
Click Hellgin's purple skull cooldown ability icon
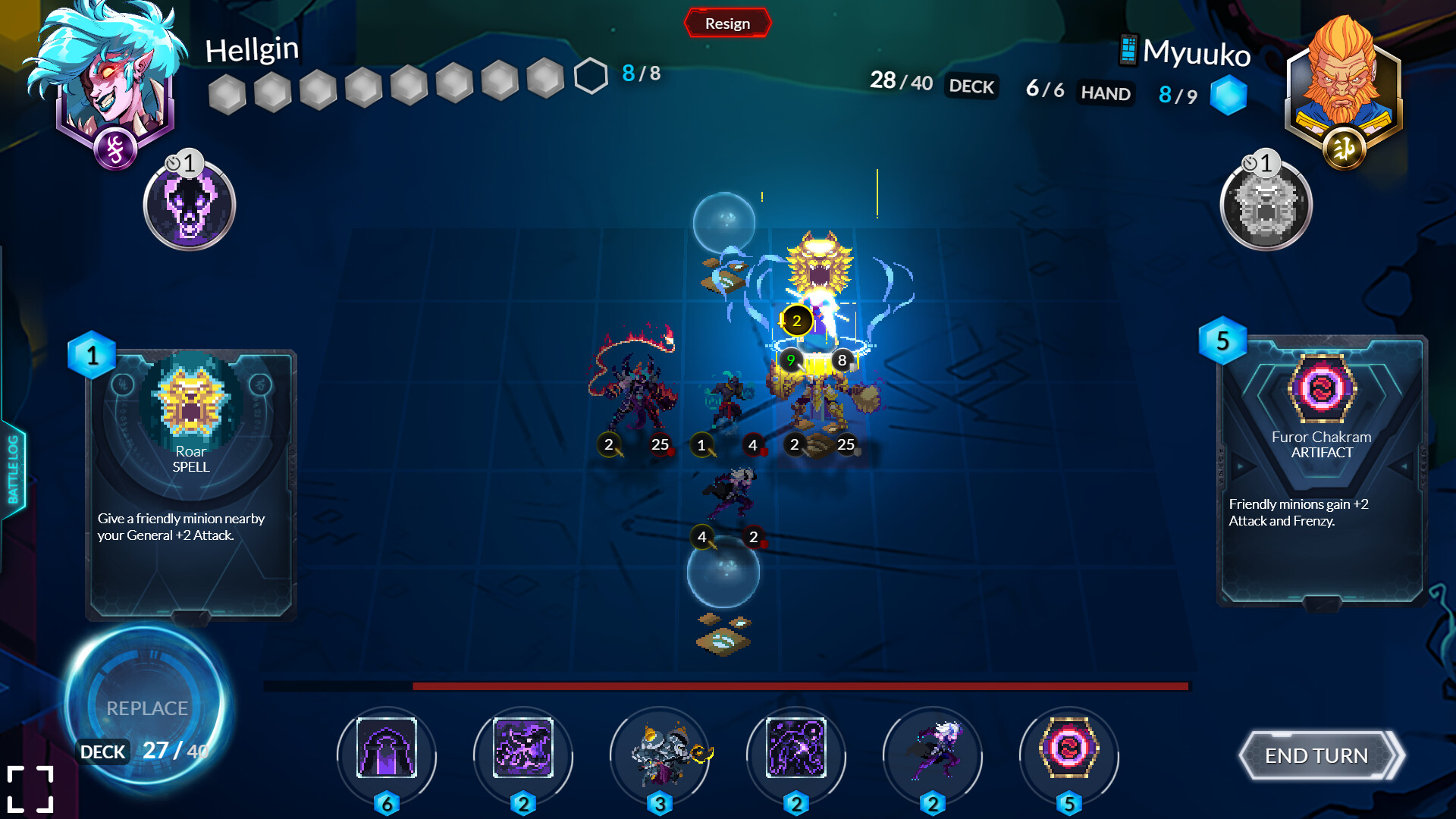pos(189,205)
